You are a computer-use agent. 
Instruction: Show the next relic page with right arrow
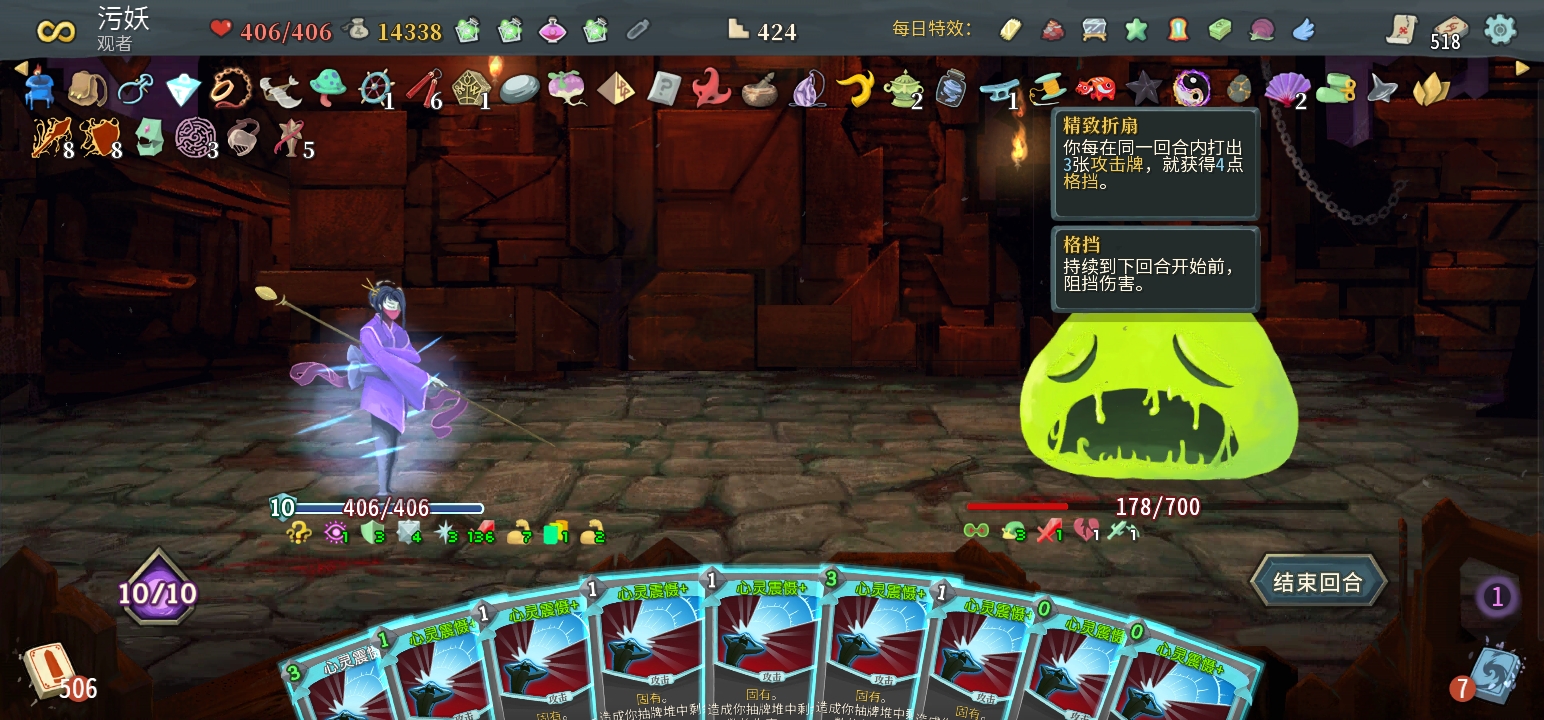click(1522, 68)
